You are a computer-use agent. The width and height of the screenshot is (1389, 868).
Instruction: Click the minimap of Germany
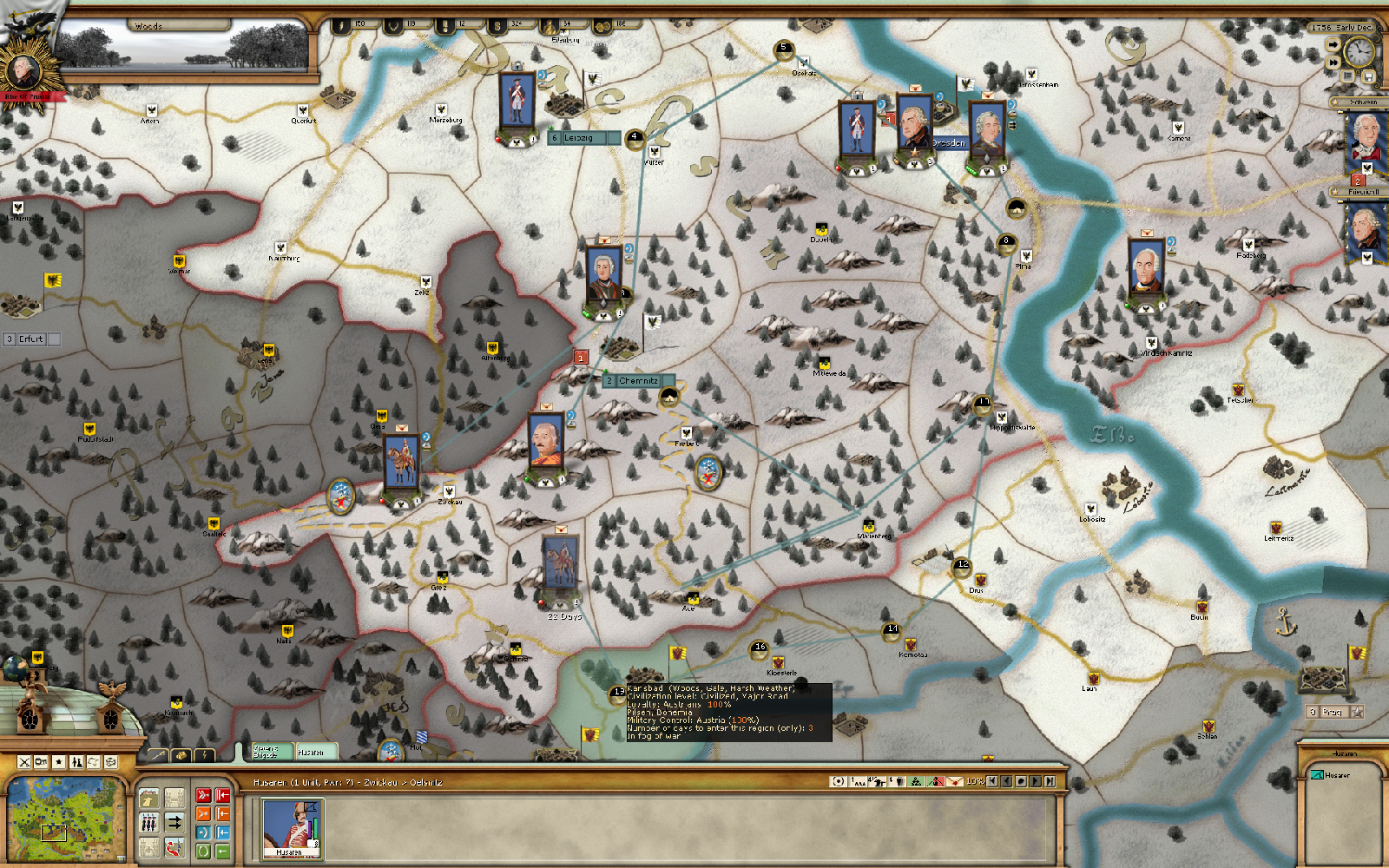[x=61, y=816]
